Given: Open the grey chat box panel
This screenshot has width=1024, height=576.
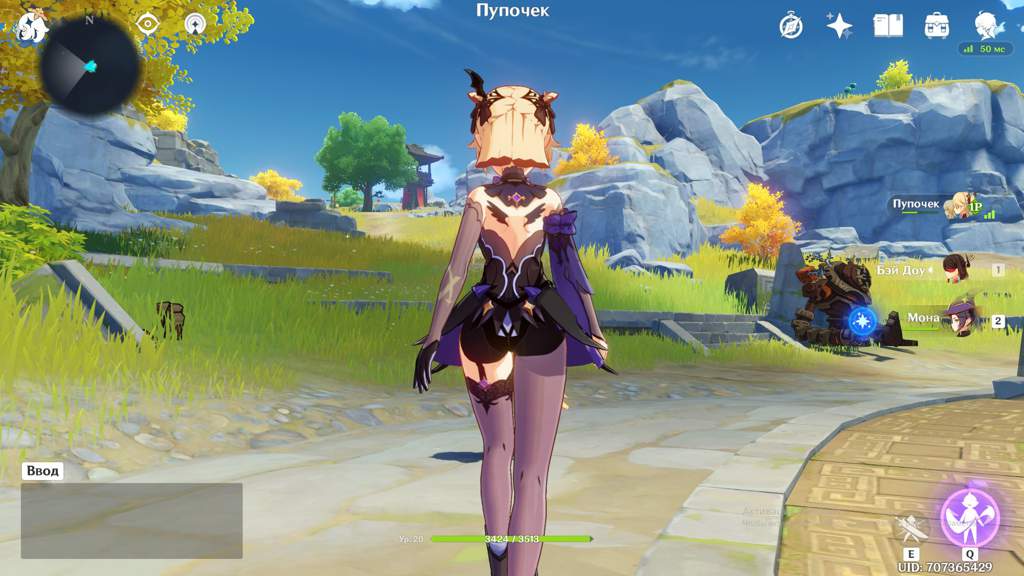Looking at the screenshot, I should coord(131,520).
